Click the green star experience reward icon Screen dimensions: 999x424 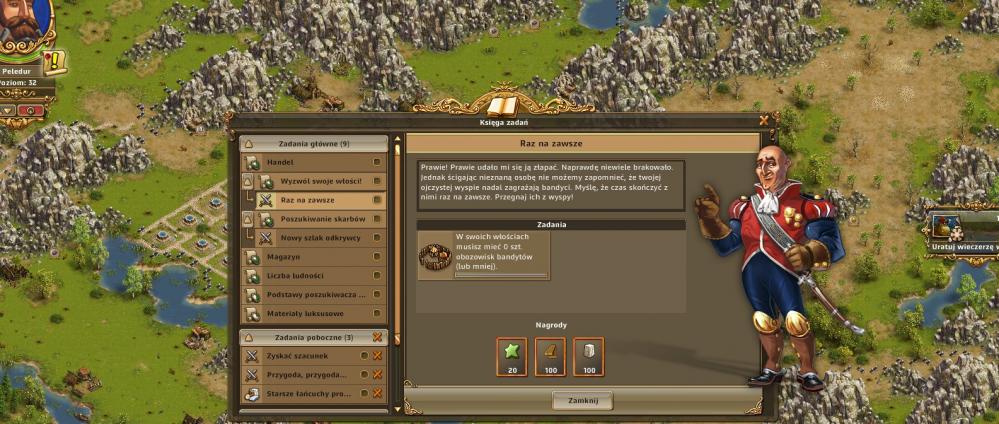pos(511,353)
